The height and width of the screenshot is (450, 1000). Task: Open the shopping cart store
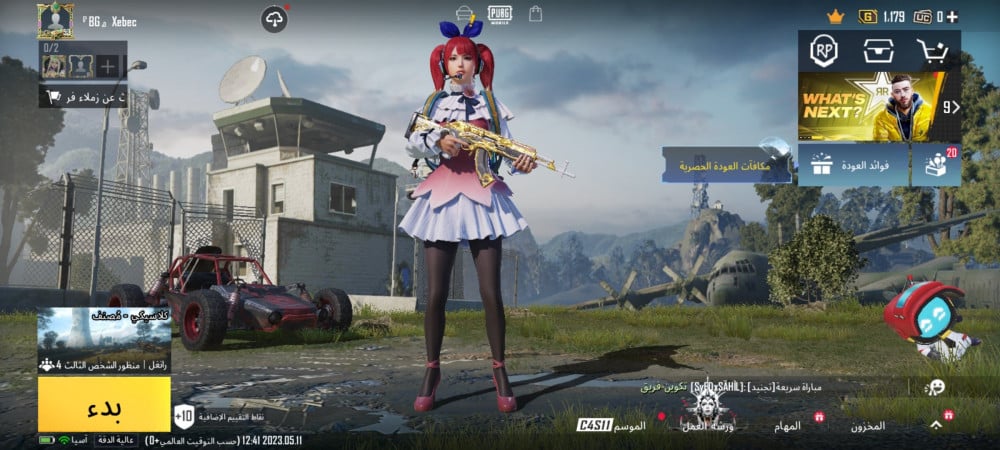click(x=932, y=51)
